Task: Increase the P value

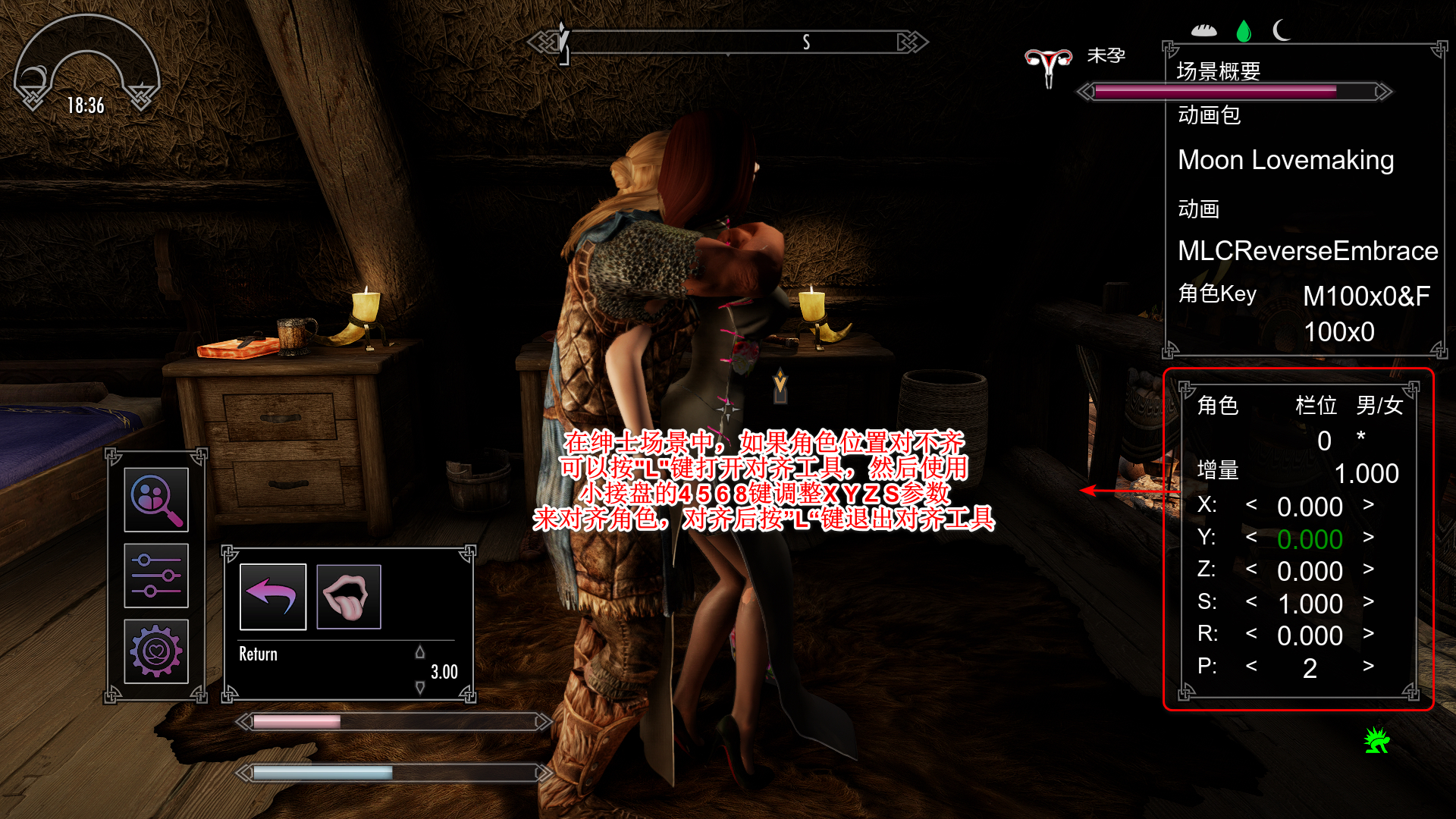Action: (x=1368, y=667)
